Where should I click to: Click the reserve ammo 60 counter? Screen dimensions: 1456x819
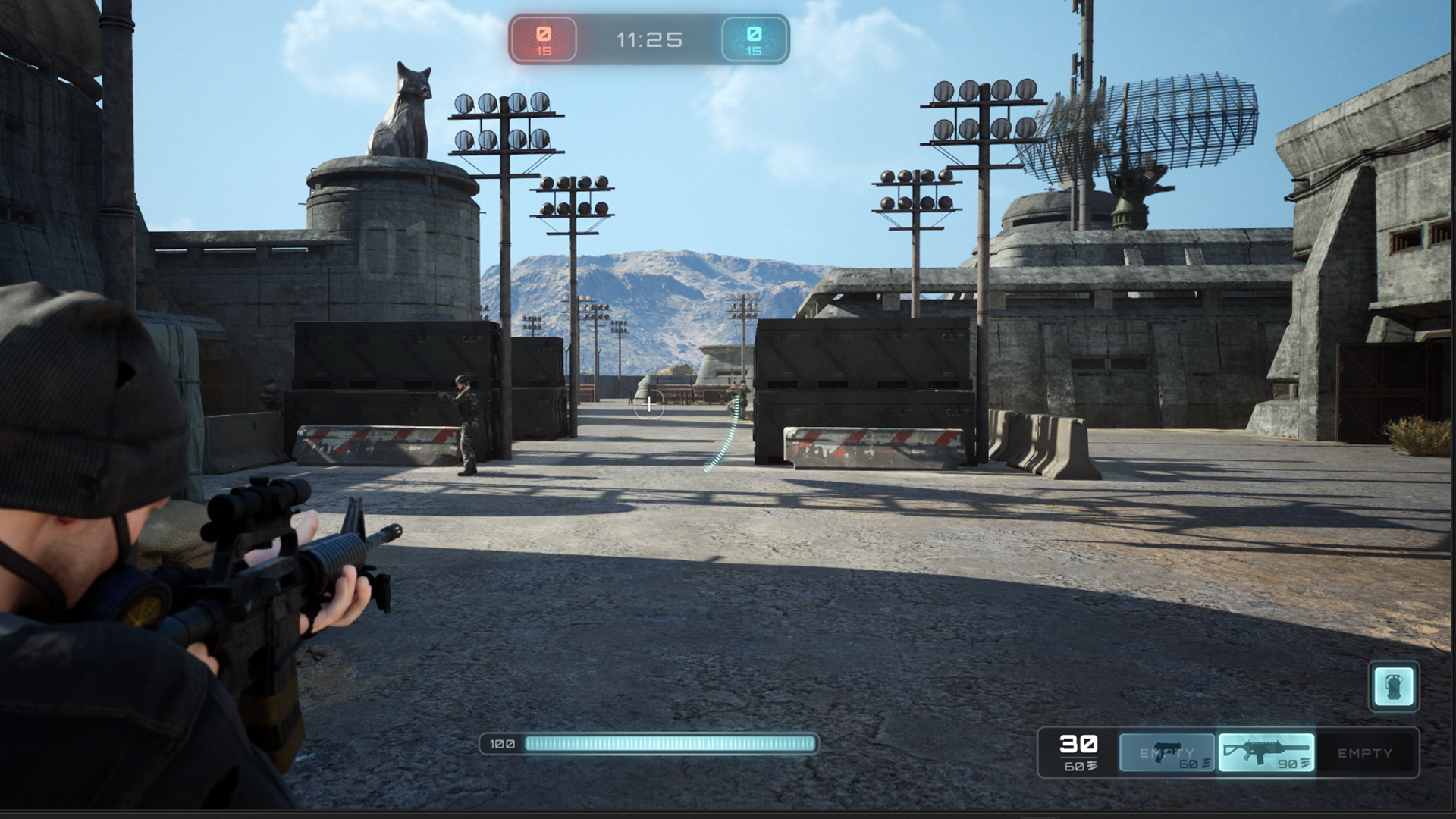(1072, 767)
